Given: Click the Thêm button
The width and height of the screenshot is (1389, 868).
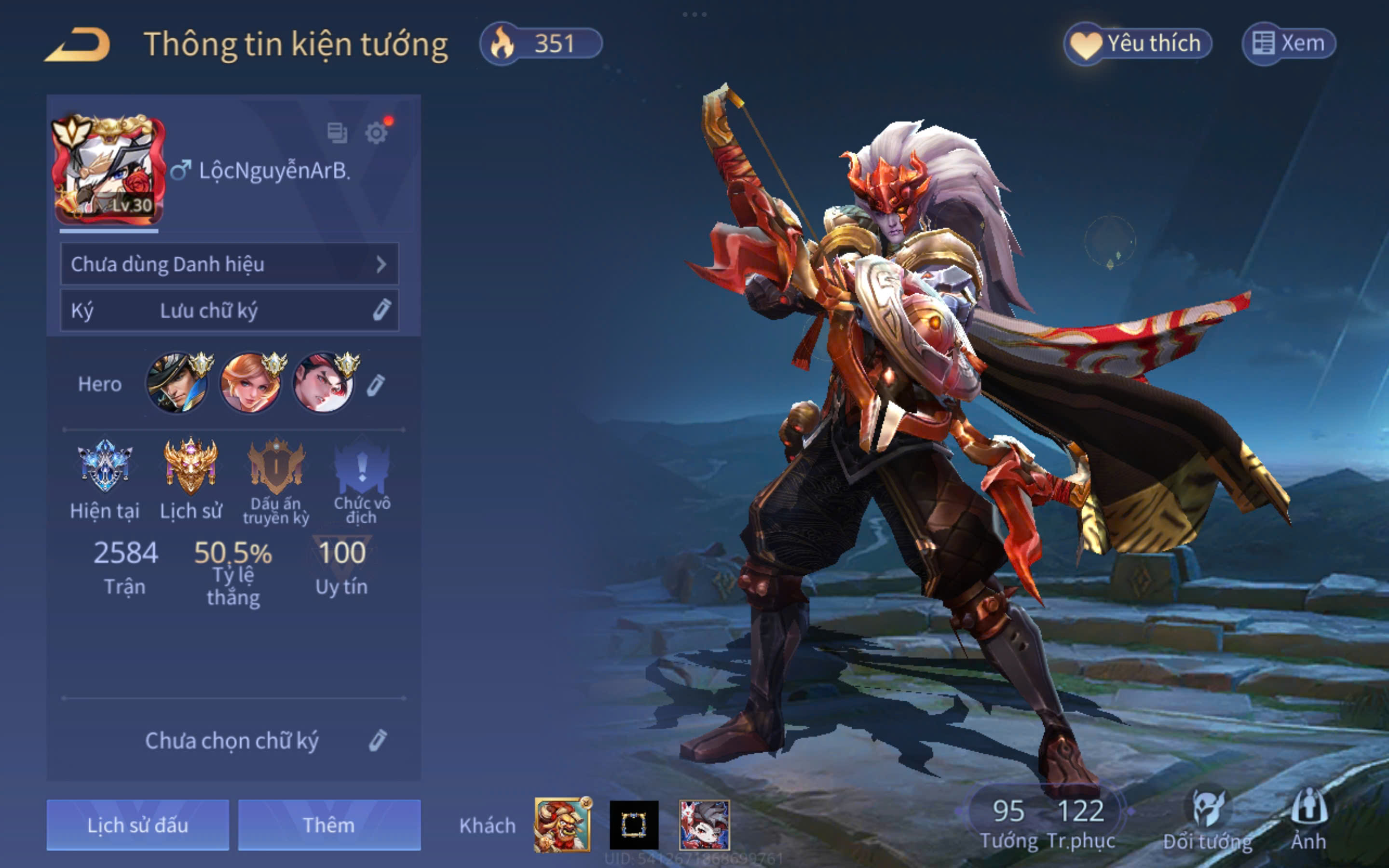Looking at the screenshot, I should [329, 825].
